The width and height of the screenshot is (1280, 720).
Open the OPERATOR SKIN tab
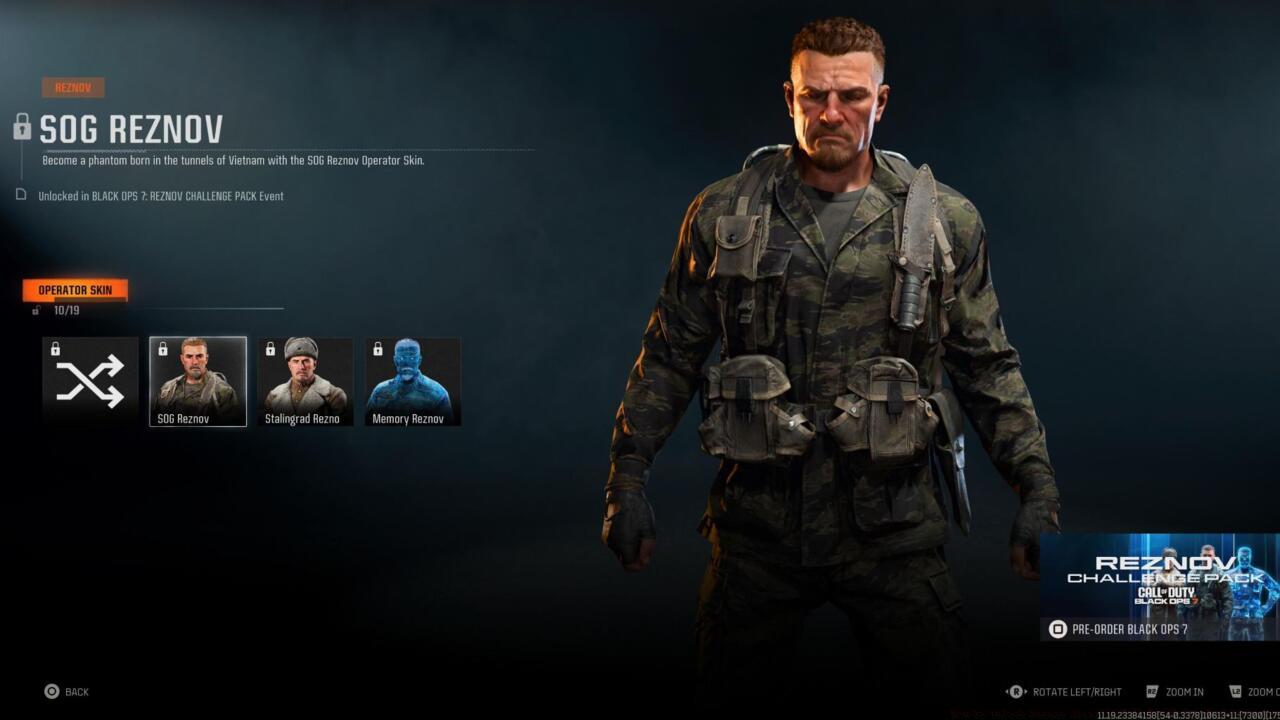coord(75,289)
